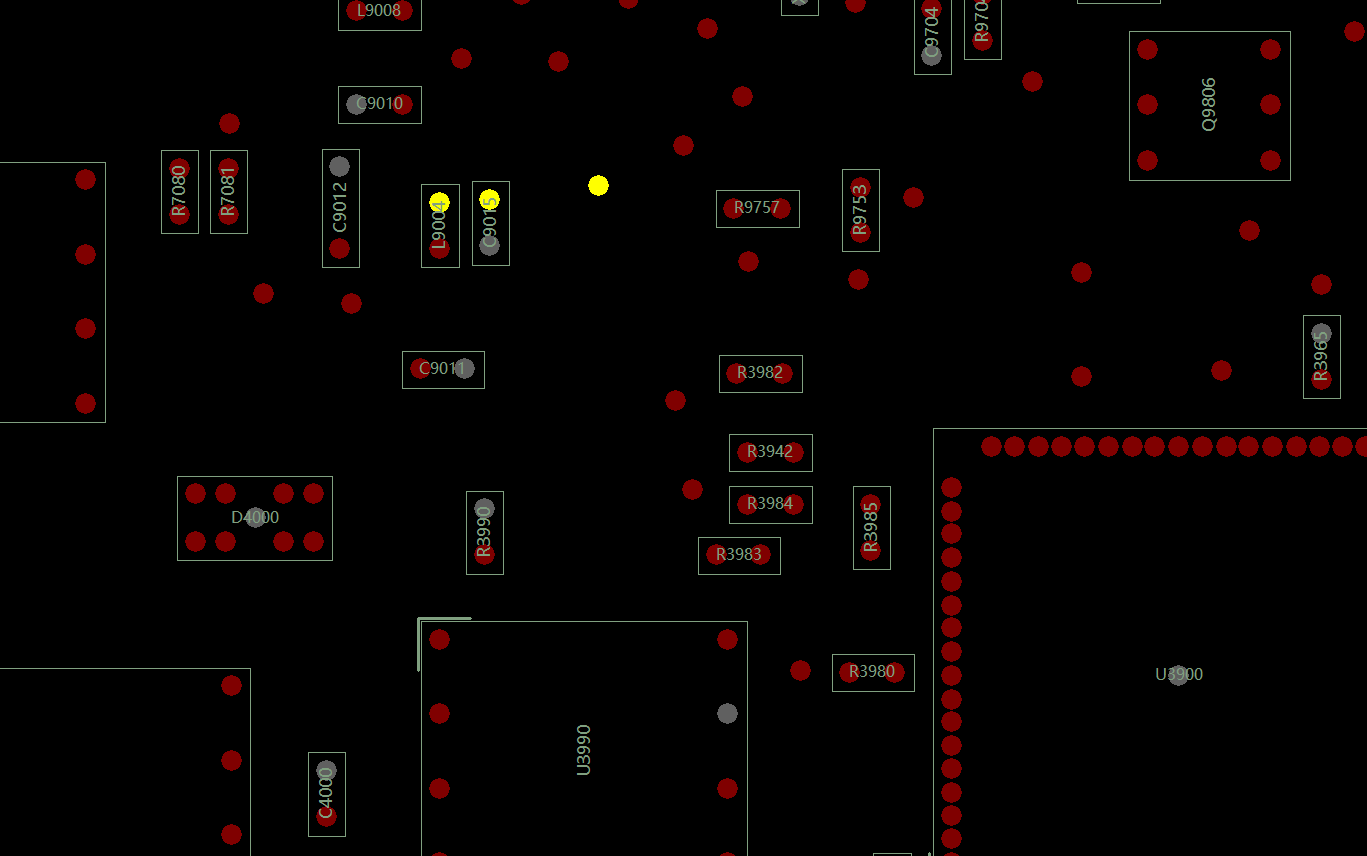Select resistor R3990
The image size is (1367, 856).
(x=484, y=532)
